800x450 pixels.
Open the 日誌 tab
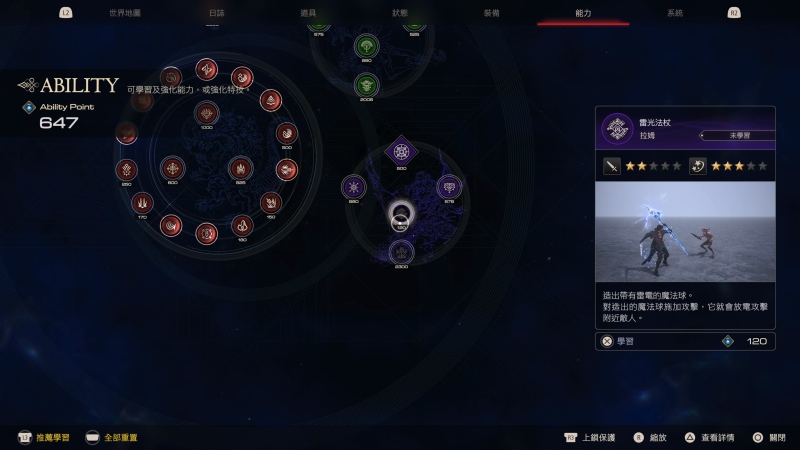(x=217, y=13)
